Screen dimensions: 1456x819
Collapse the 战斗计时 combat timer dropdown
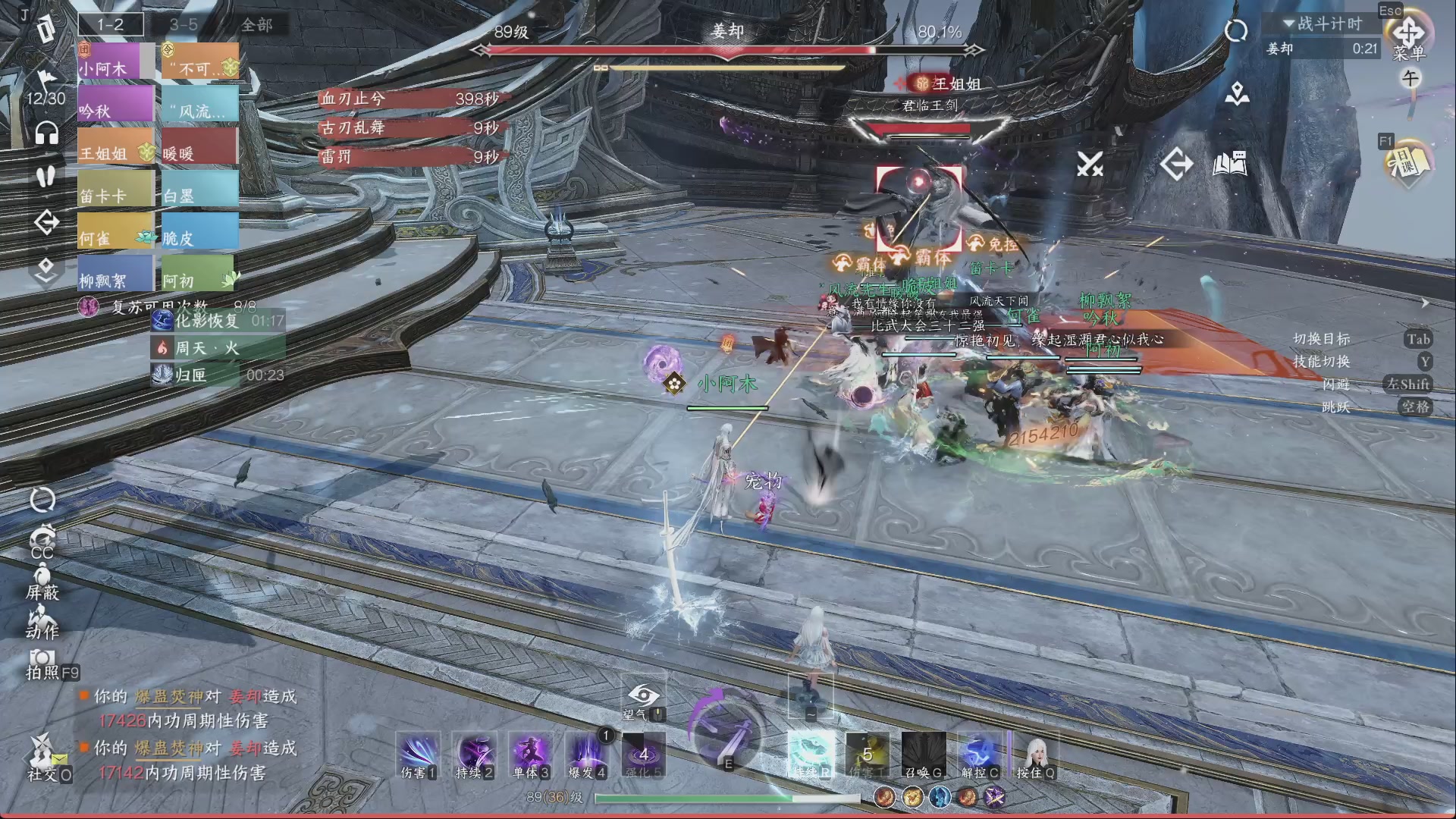[x=1288, y=24]
